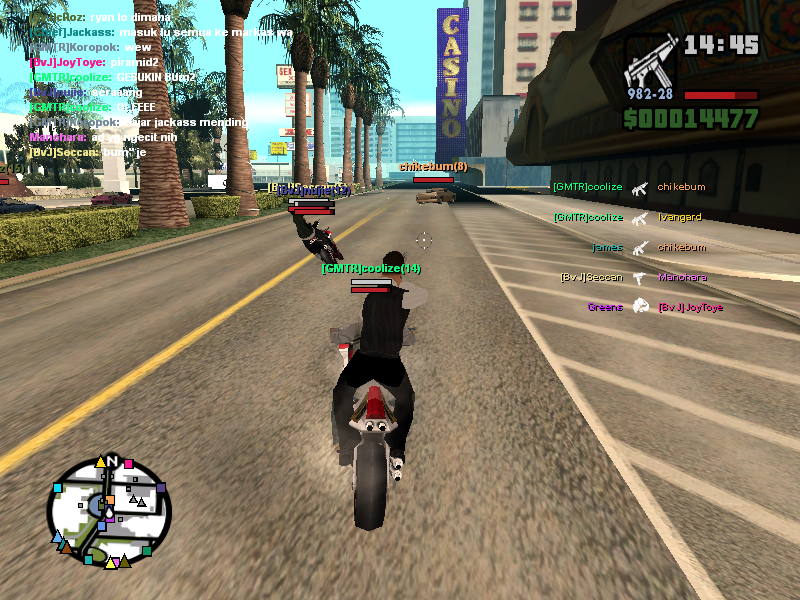
Task: Click the N north marker on the radar
Action: coord(112,461)
